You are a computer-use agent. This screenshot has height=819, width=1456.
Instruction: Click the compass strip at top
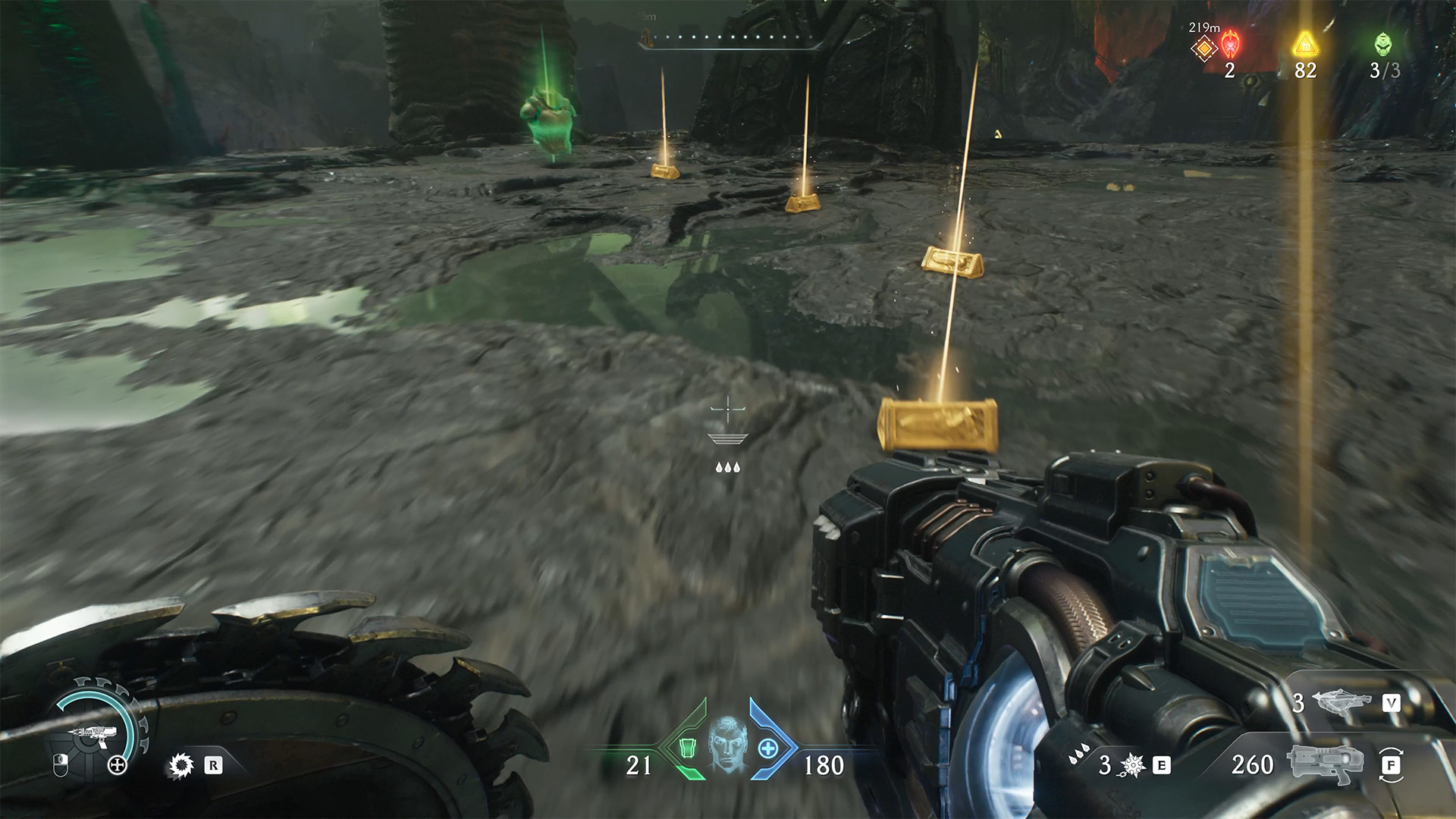730,38
